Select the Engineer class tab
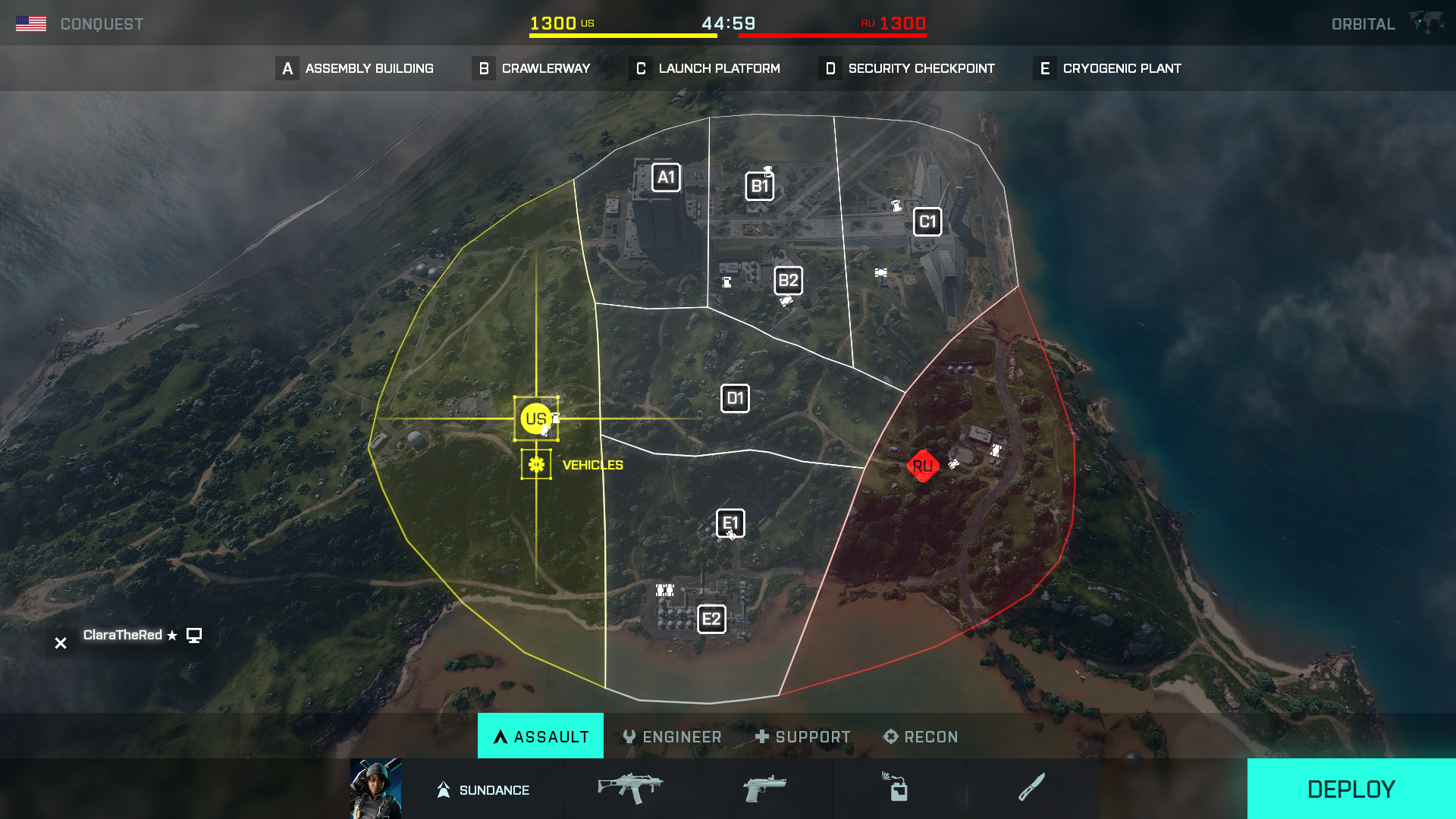The height and width of the screenshot is (819, 1456). coord(672,736)
